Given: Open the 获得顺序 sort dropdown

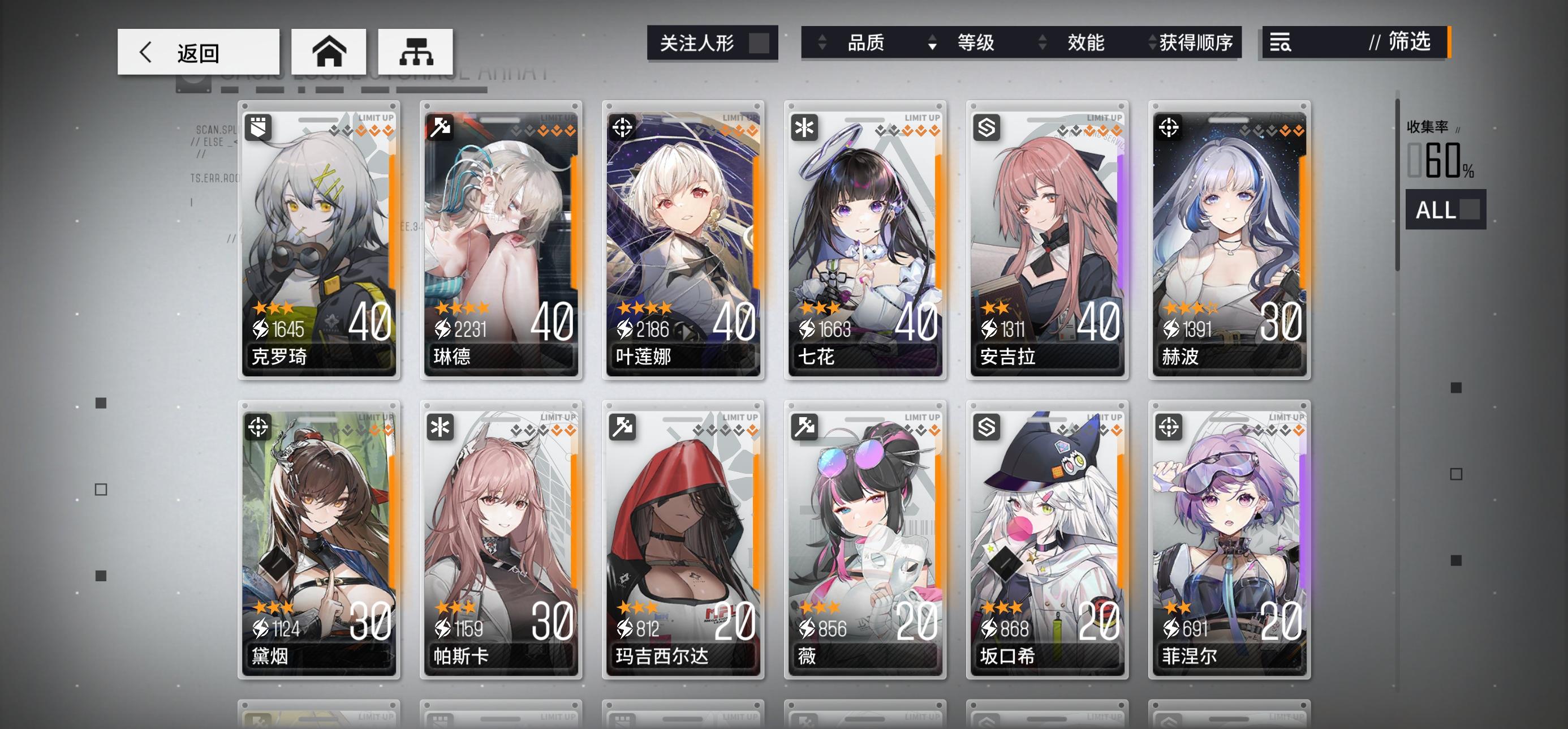Looking at the screenshot, I should (1194, 43).
